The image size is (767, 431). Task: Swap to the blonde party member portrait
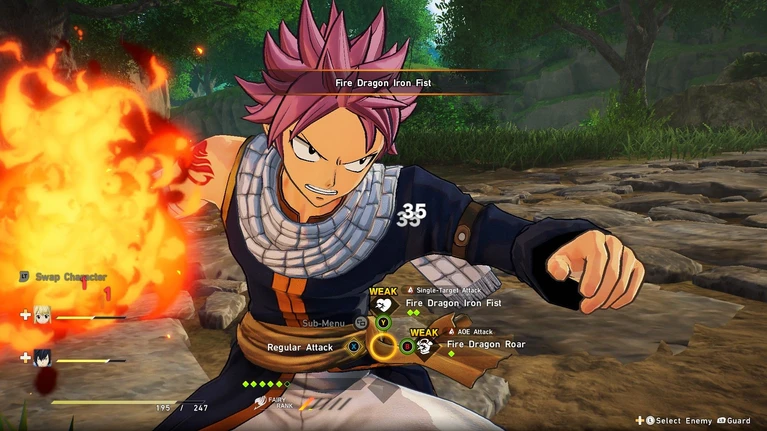click(43, 315)
